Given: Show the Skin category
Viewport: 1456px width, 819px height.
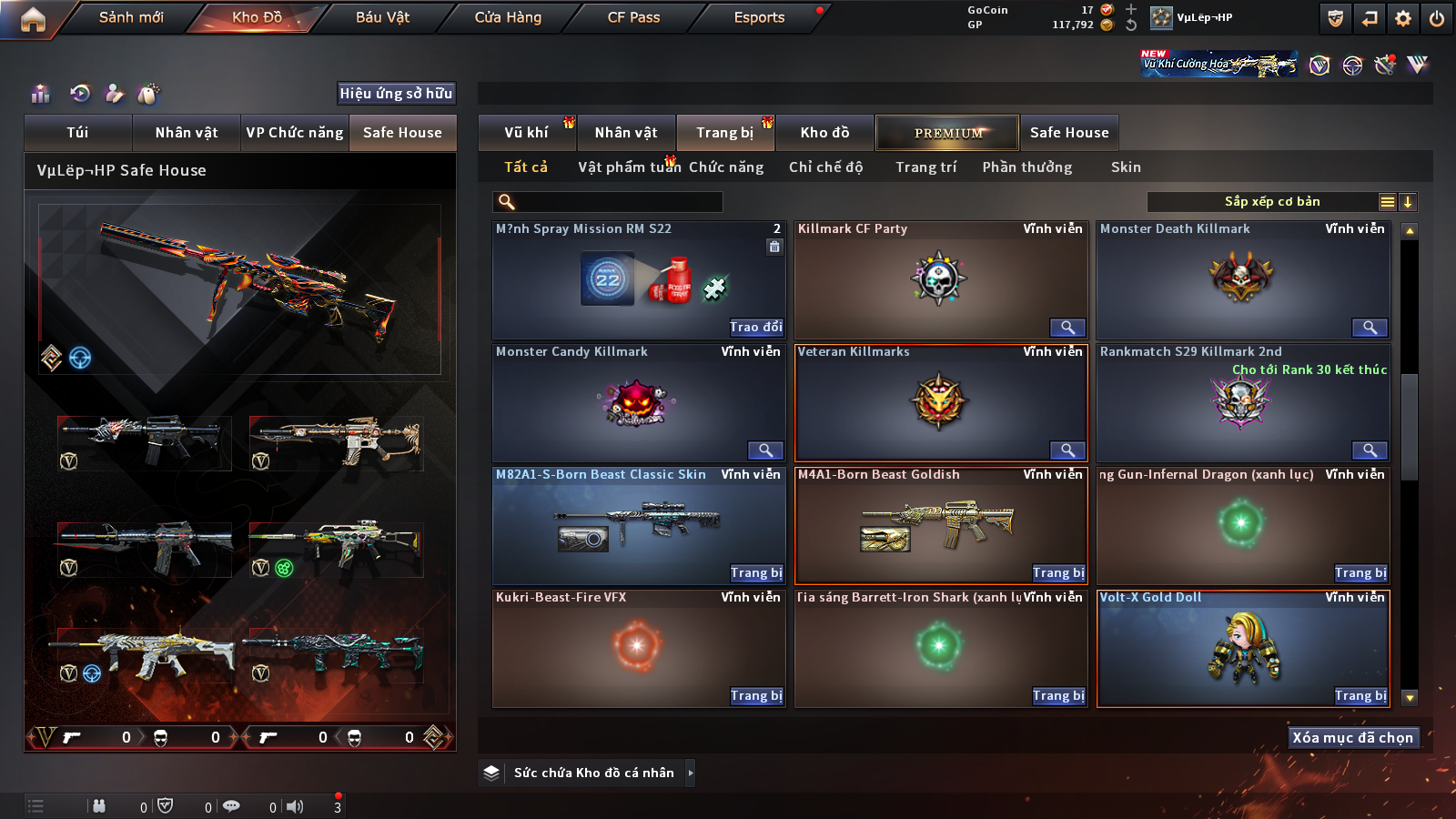Looking at the screenshot, I should [1126, 167].
